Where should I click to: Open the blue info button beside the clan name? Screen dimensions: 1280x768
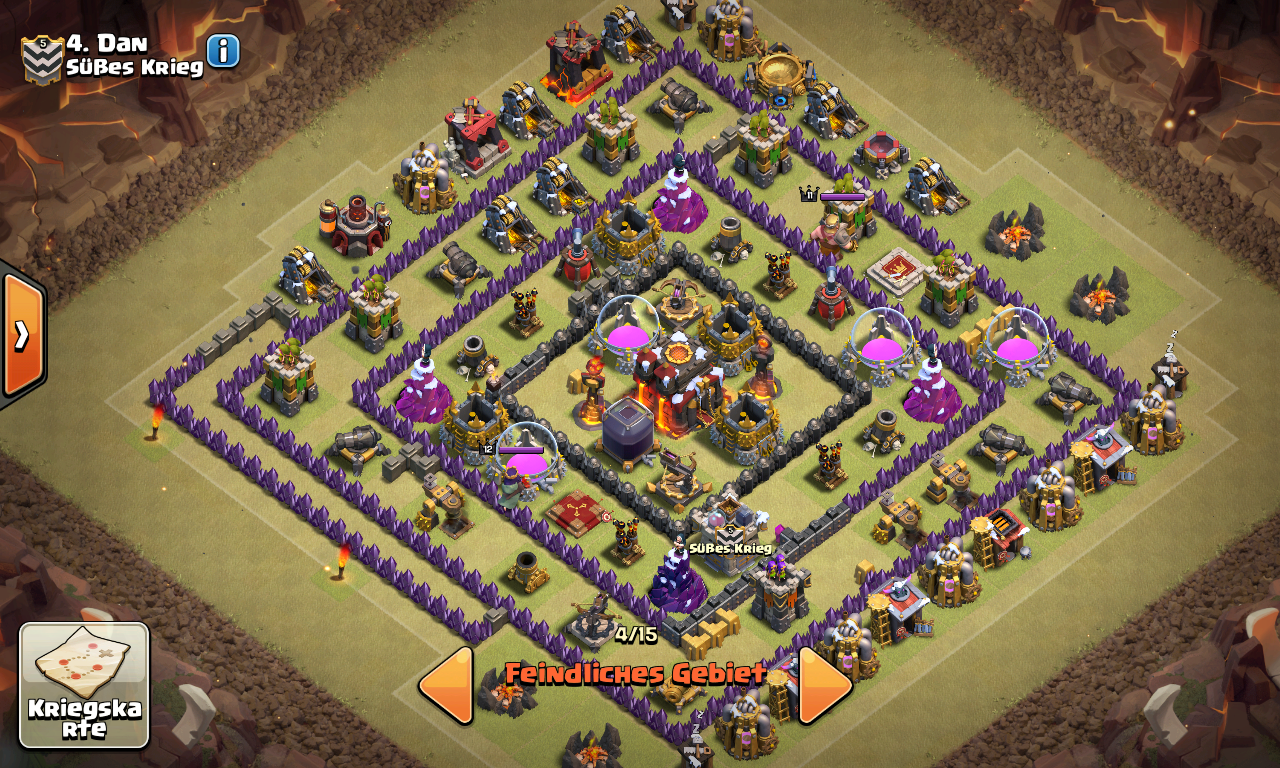pos(223,50)
